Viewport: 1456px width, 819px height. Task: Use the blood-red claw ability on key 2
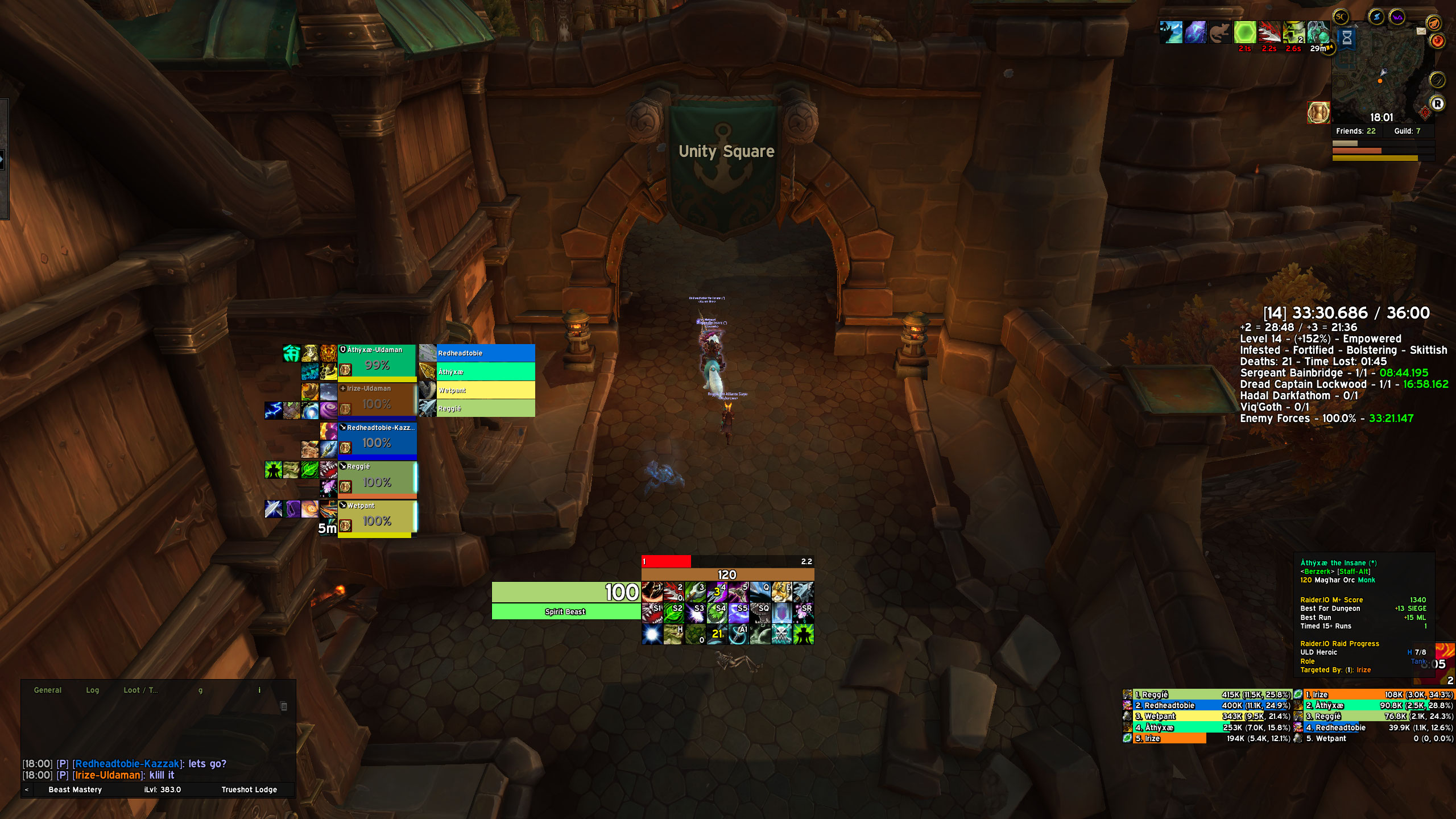[x=673, y=592]
